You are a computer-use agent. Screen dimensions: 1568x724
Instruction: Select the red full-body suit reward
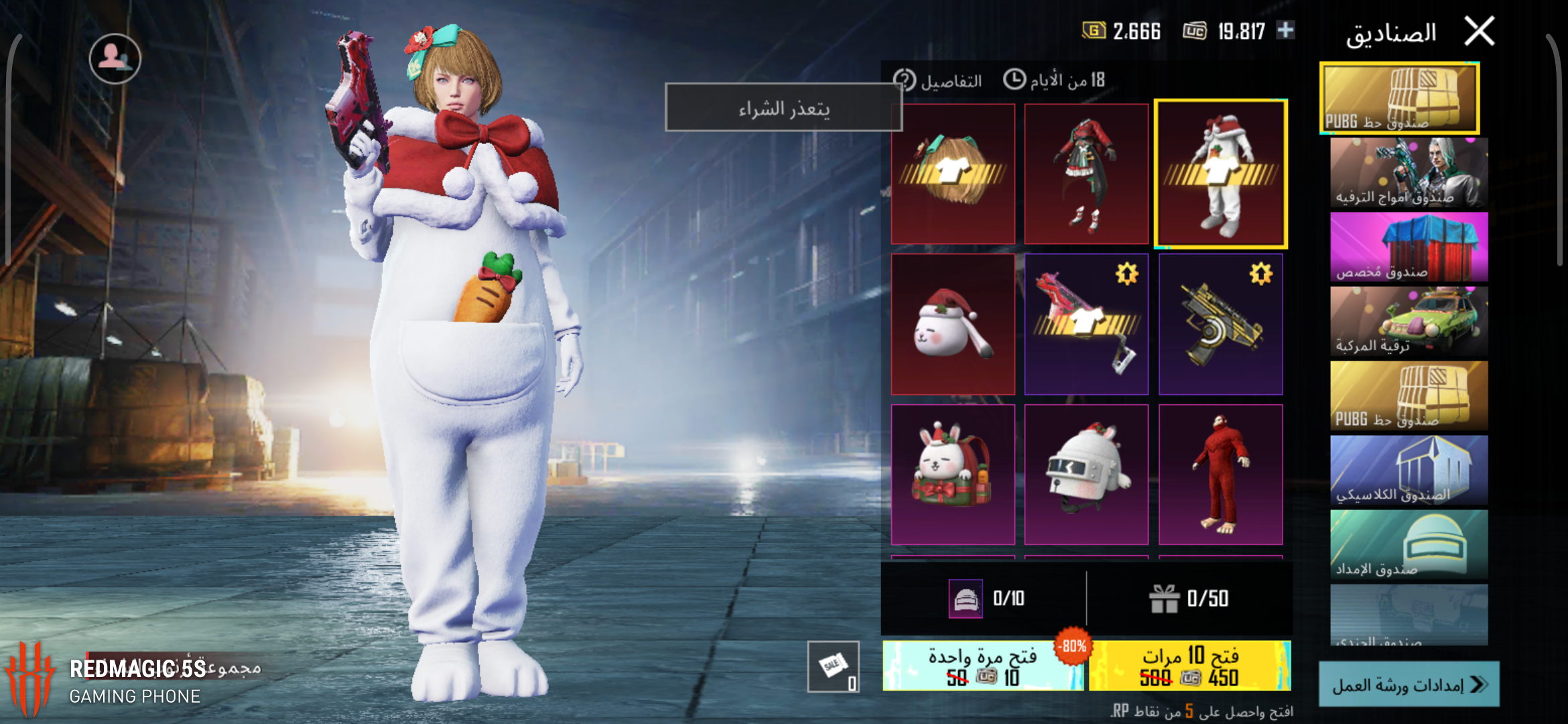pos(1220,475)
